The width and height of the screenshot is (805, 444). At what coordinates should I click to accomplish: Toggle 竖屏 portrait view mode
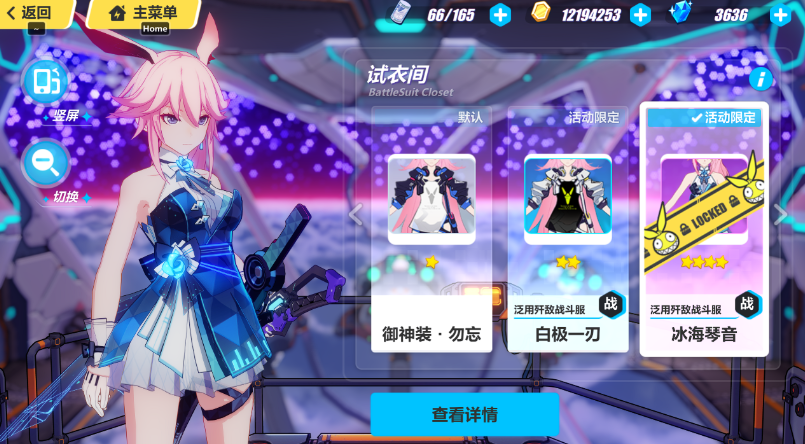(46, 83)
